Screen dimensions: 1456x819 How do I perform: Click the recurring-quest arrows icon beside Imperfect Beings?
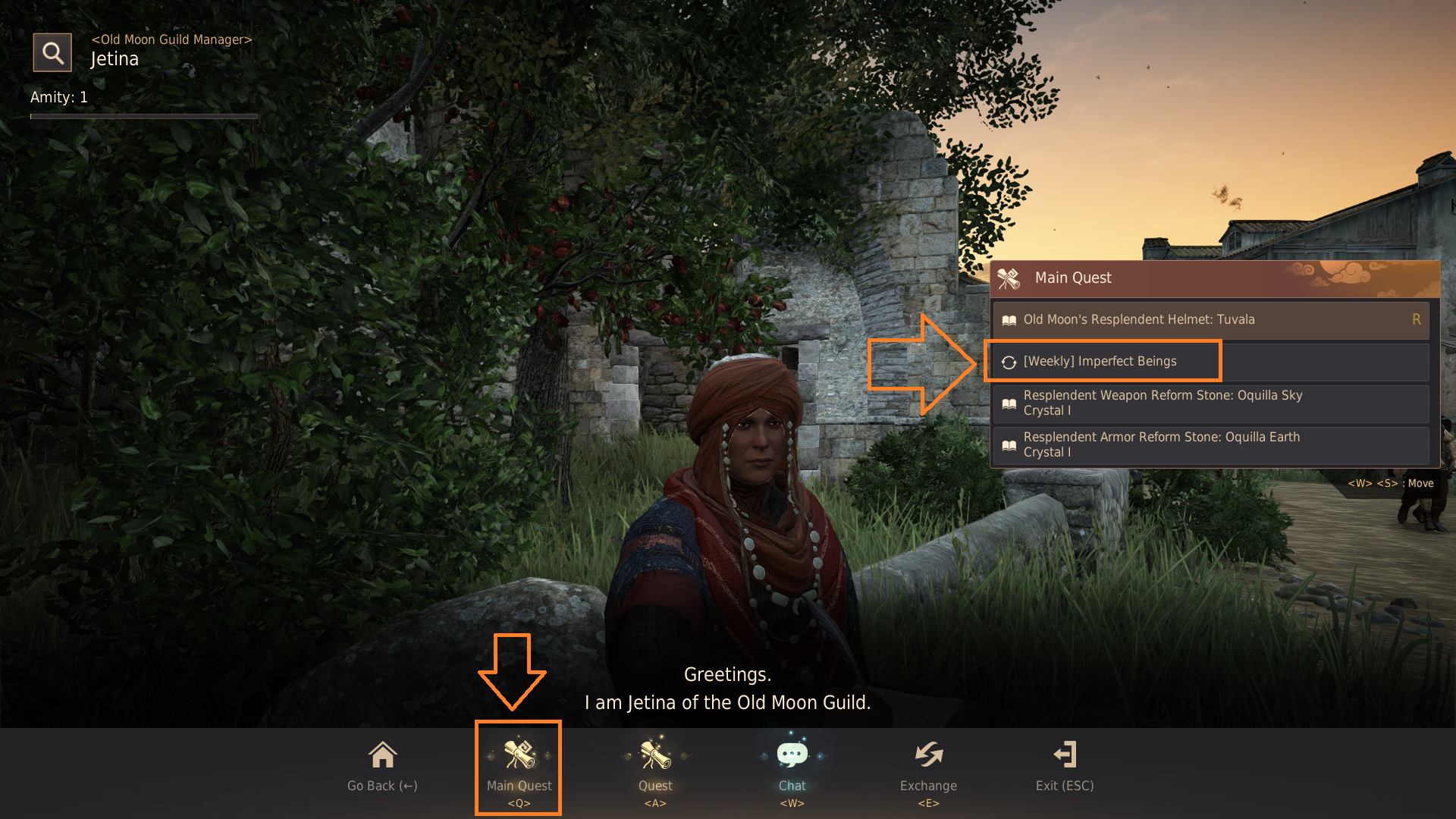pyautogui.click(x=1009, y=361)
